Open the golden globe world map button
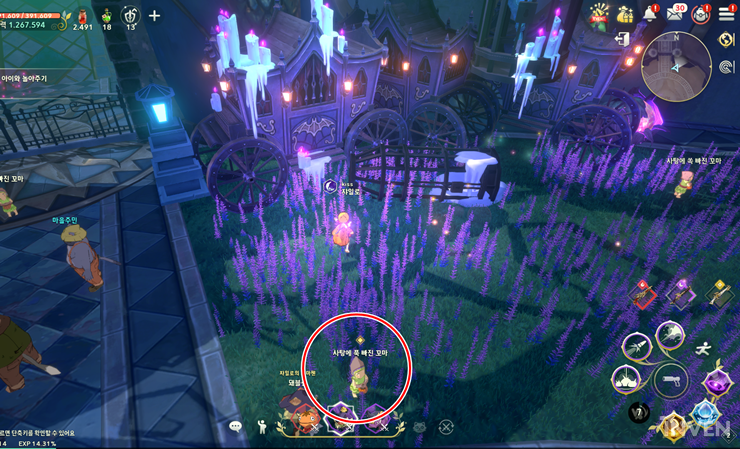The height and width of the screenshot is (449, 740). point(726,40)
